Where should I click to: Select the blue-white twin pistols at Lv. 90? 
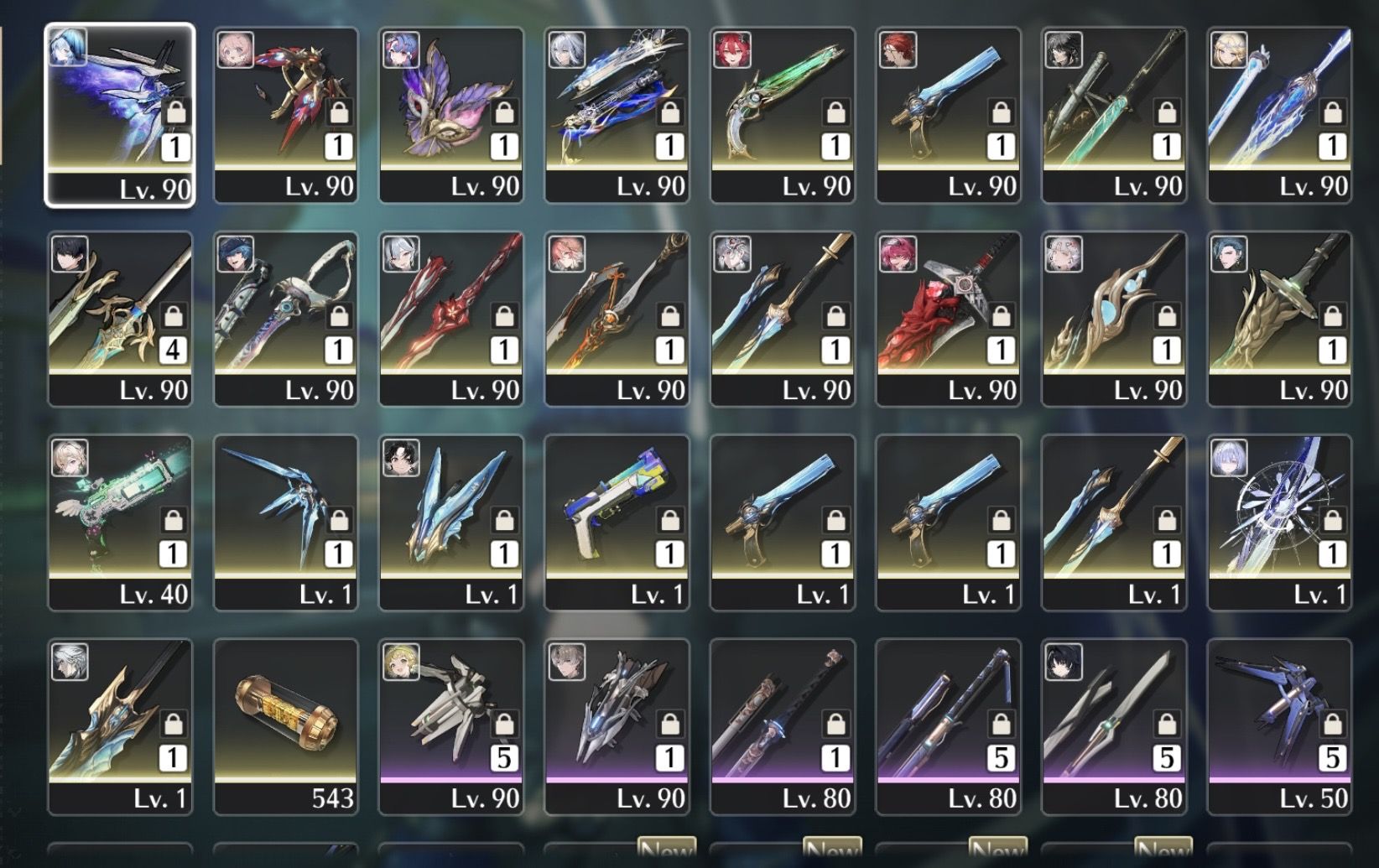click(617, 114)
